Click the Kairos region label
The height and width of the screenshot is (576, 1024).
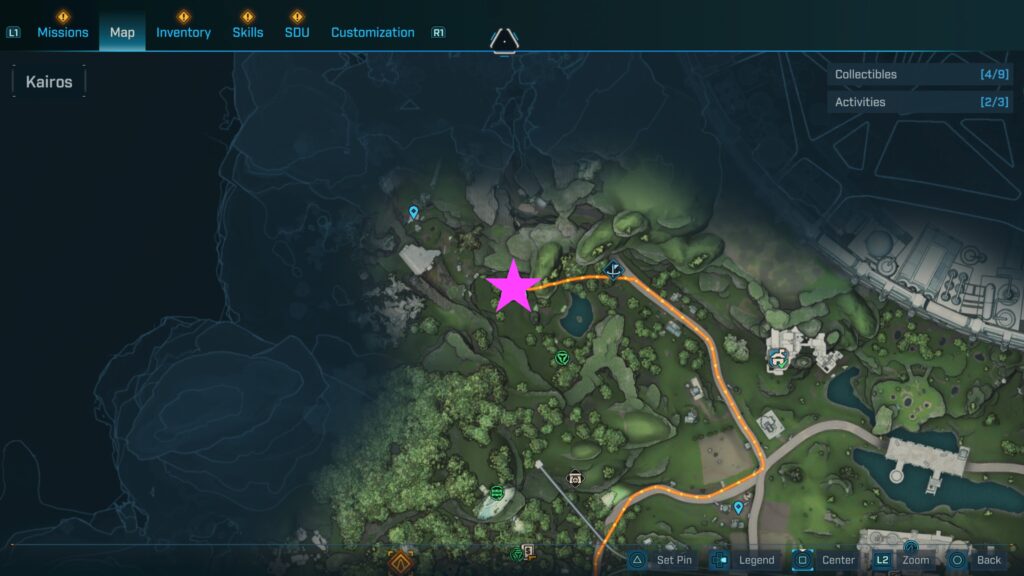pyautogui.click(x=49, y=82)
